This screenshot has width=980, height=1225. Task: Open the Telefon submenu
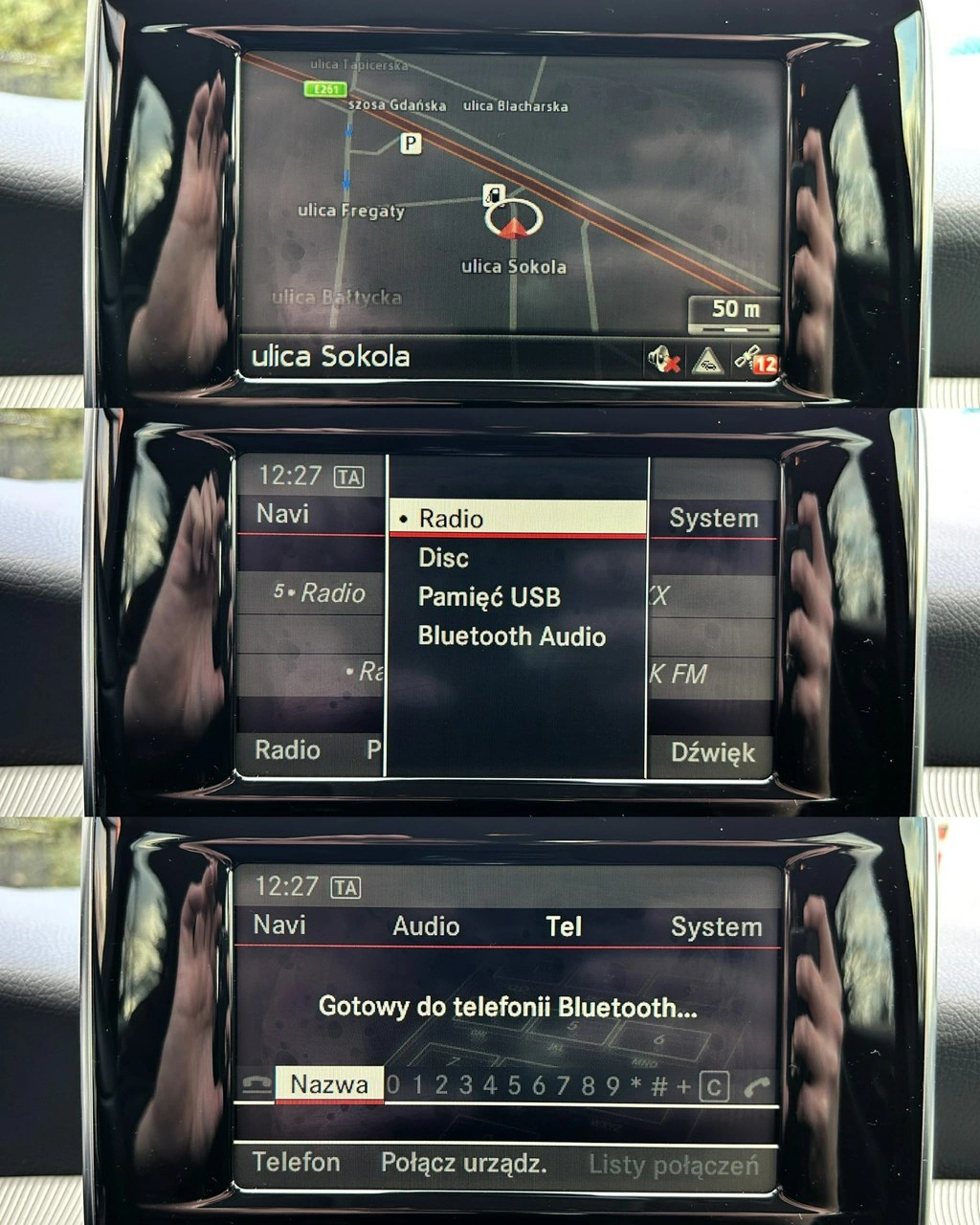[296, 1163]
